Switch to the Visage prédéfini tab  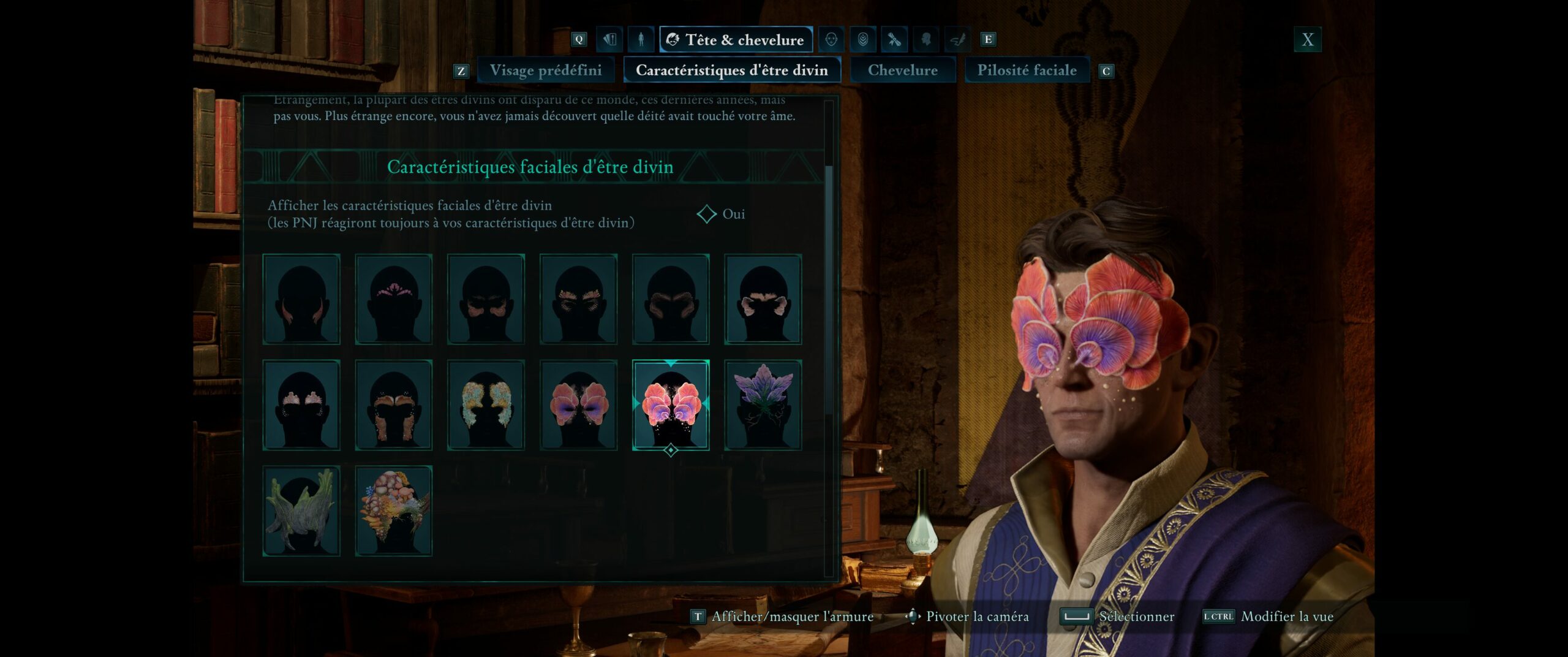point(545,70)
